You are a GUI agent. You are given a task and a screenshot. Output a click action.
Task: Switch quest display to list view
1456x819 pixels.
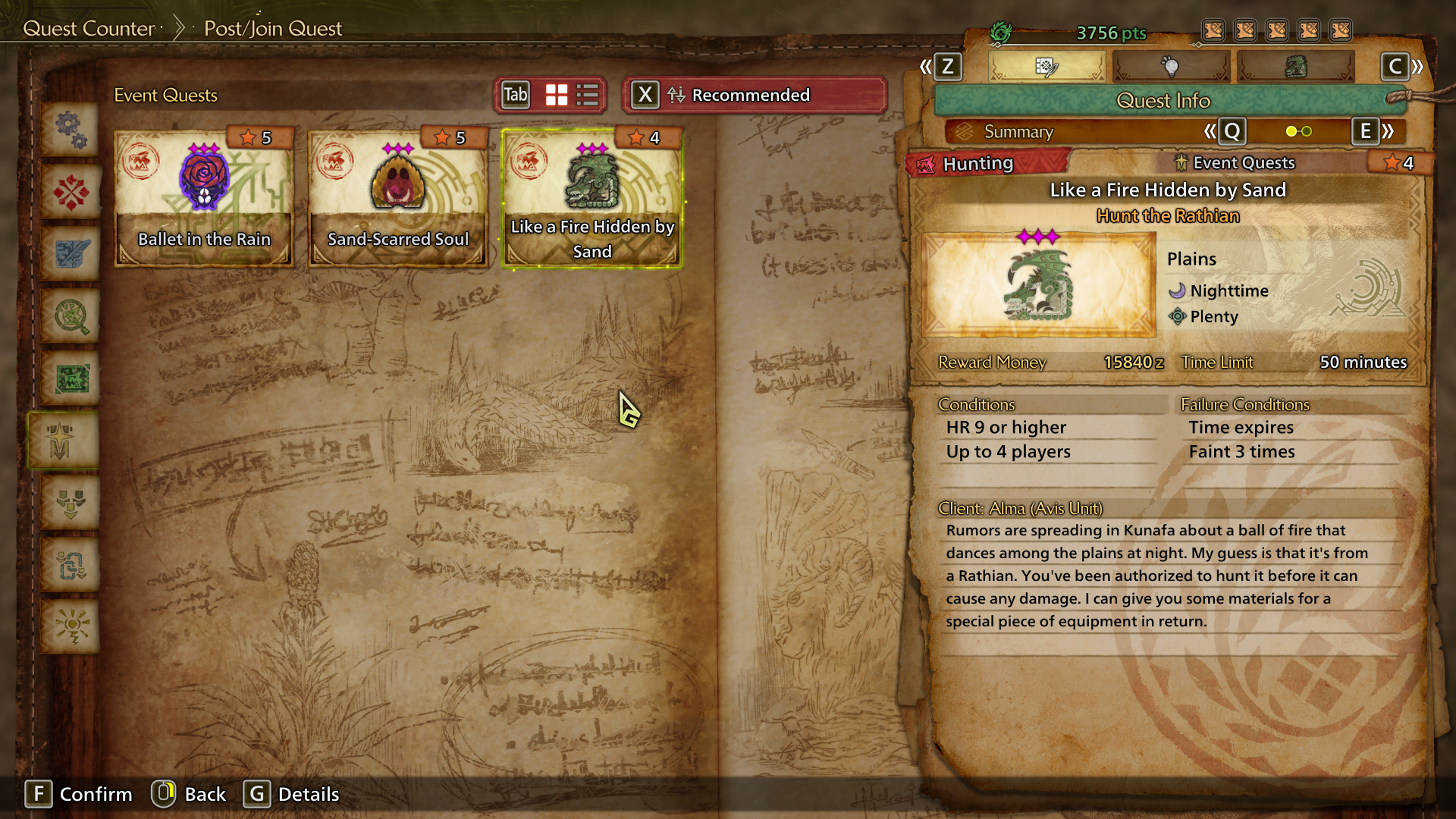(585, 95)
